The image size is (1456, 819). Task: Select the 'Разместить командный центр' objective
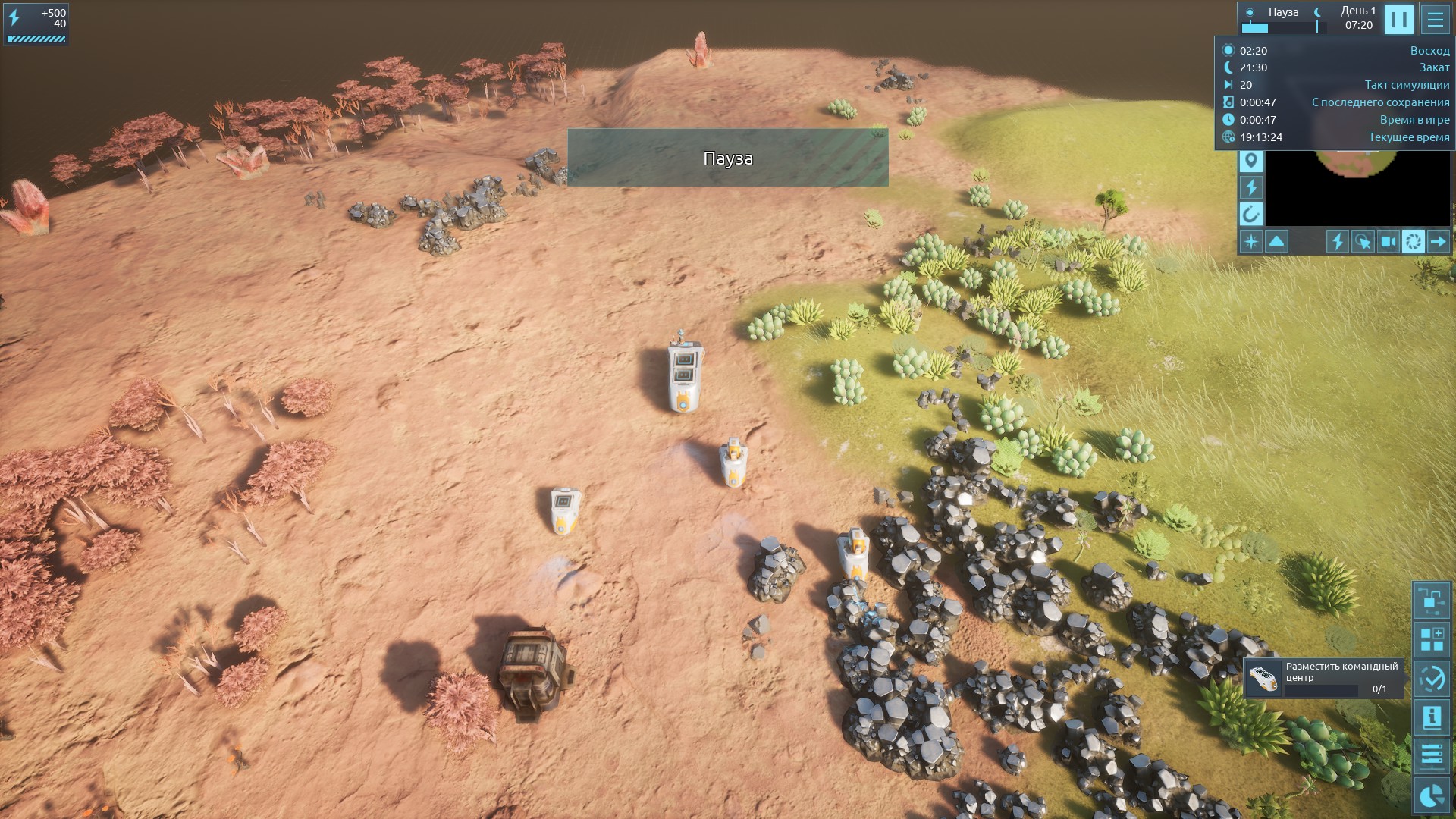point(1324,677)
